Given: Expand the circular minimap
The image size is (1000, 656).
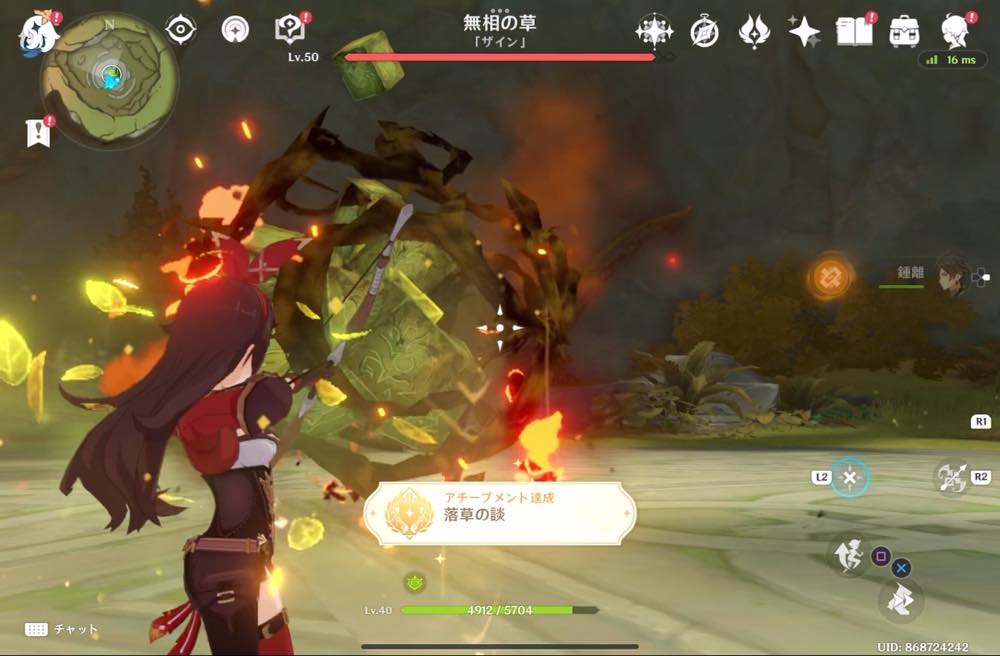Looking at the screenshot, I should coord(110,79).
